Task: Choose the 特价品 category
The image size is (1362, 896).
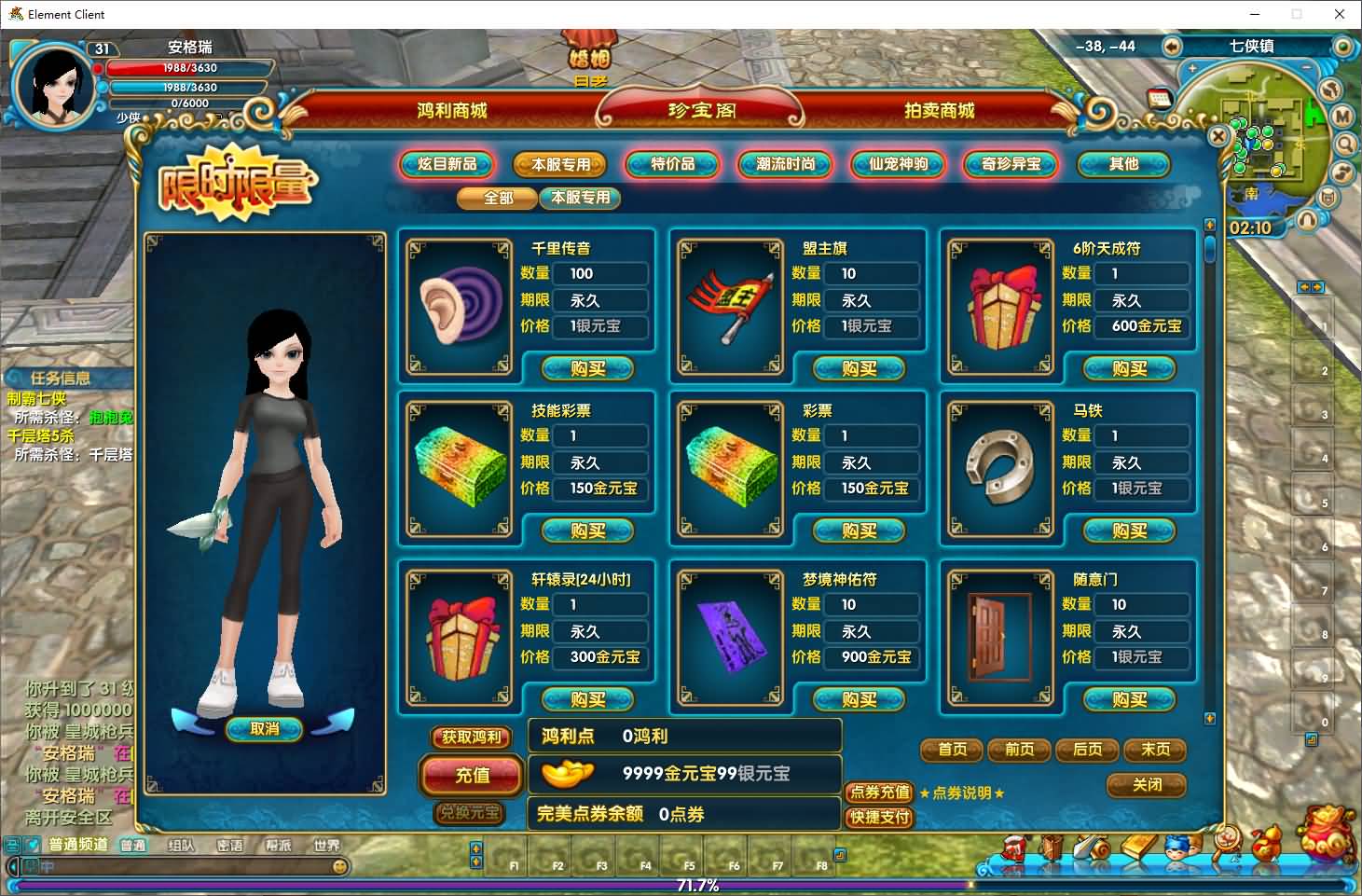Action: tap(672, 164)
